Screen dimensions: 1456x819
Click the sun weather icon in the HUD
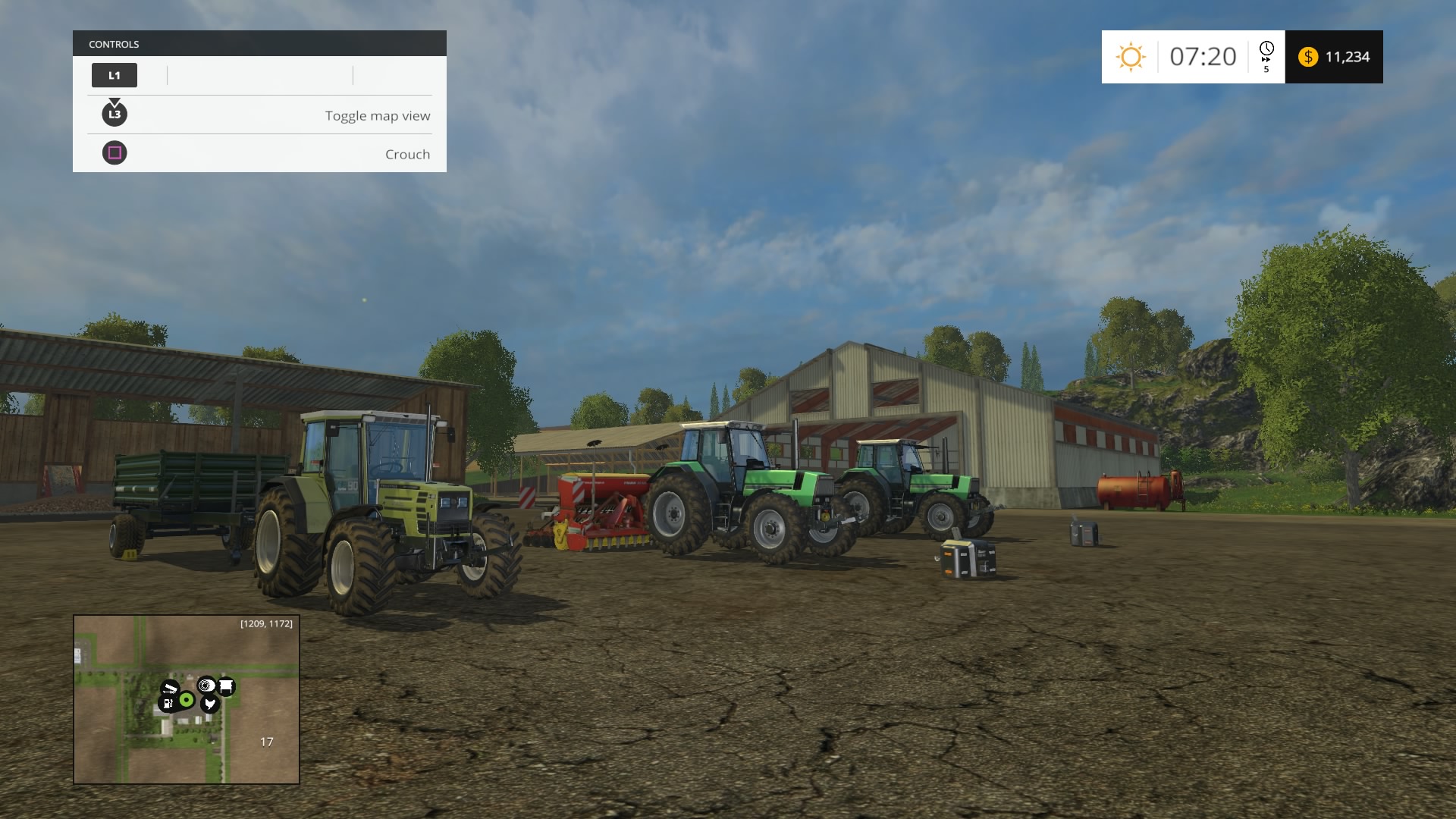(x=1131, y=56)
